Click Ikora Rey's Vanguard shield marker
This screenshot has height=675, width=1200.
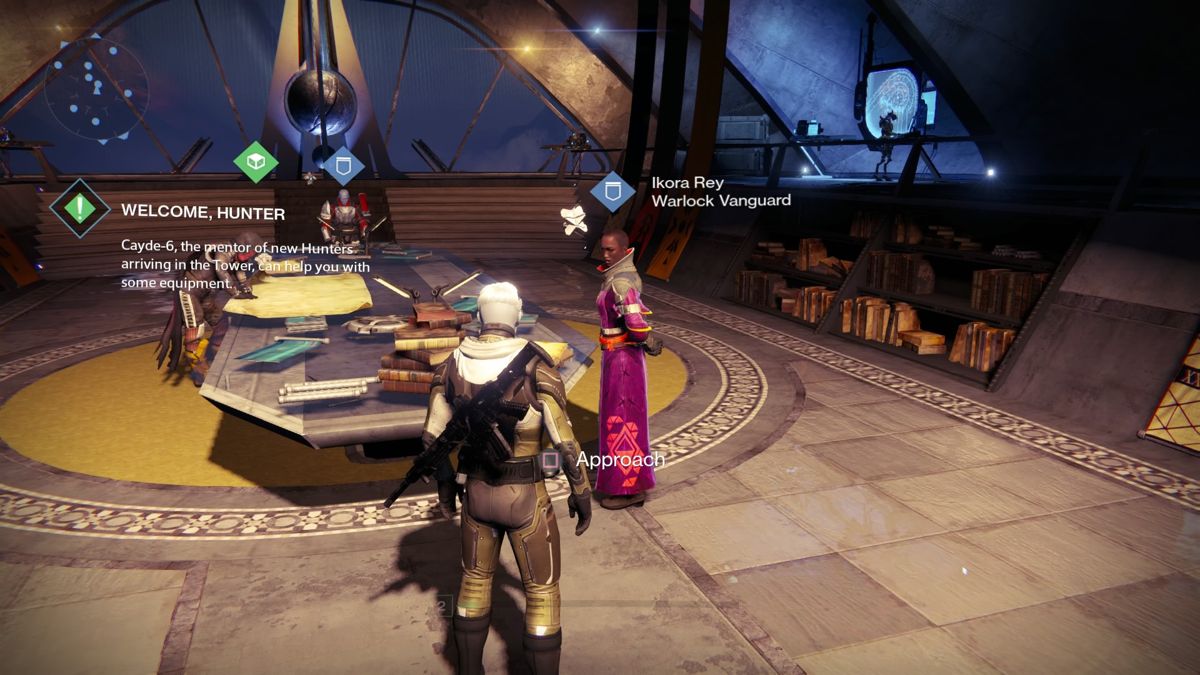coord(612,191)
